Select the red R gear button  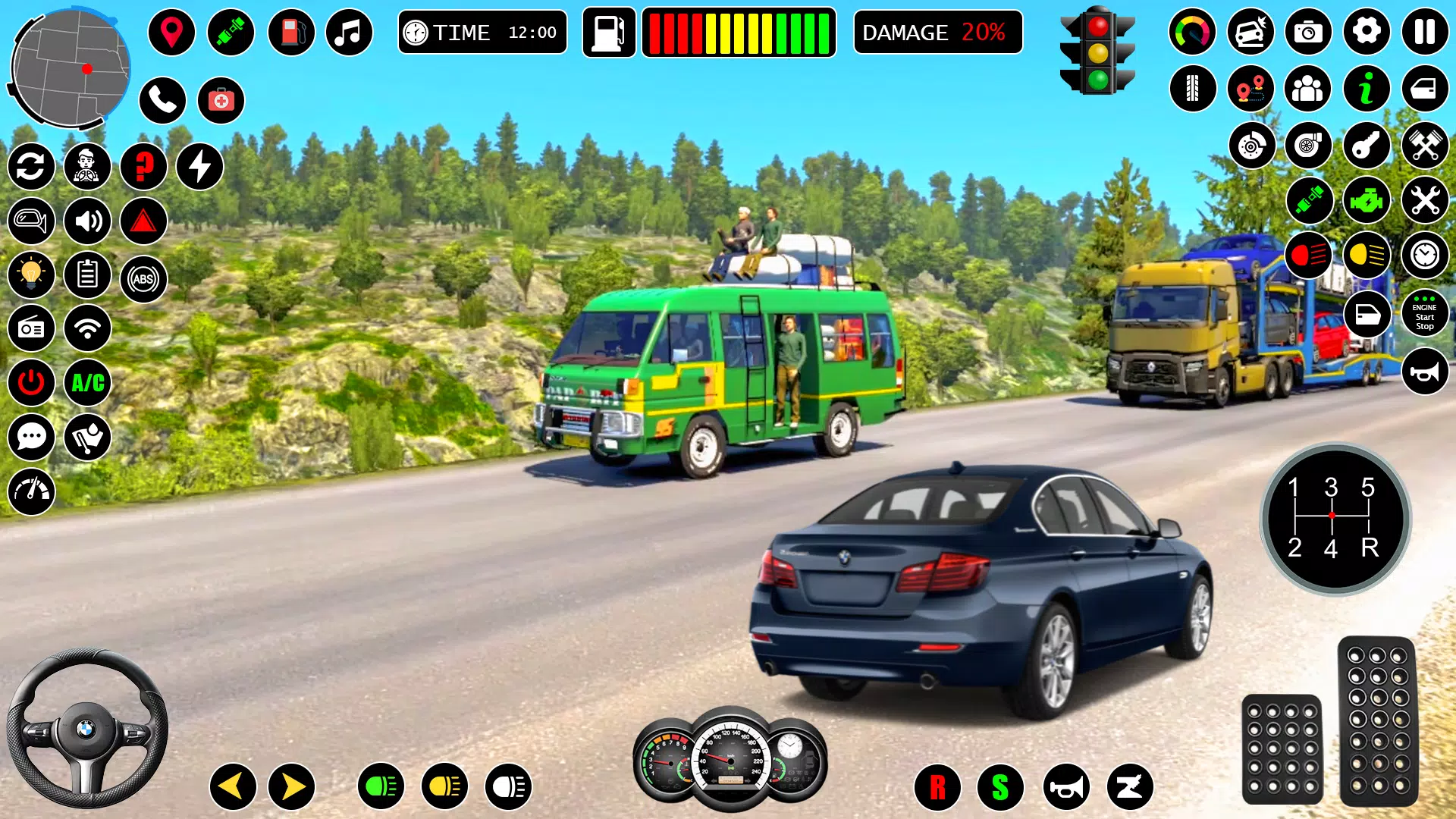(x=937, y=787)
